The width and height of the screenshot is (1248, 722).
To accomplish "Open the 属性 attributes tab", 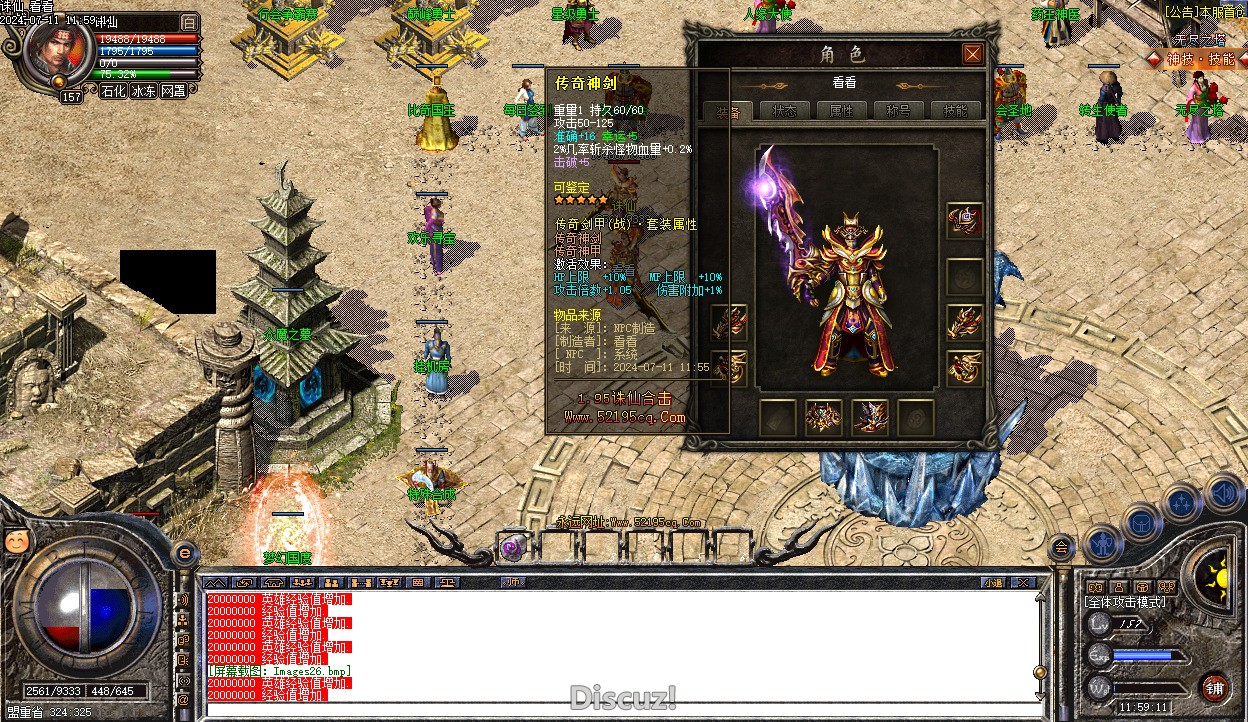I will [842, 111].
